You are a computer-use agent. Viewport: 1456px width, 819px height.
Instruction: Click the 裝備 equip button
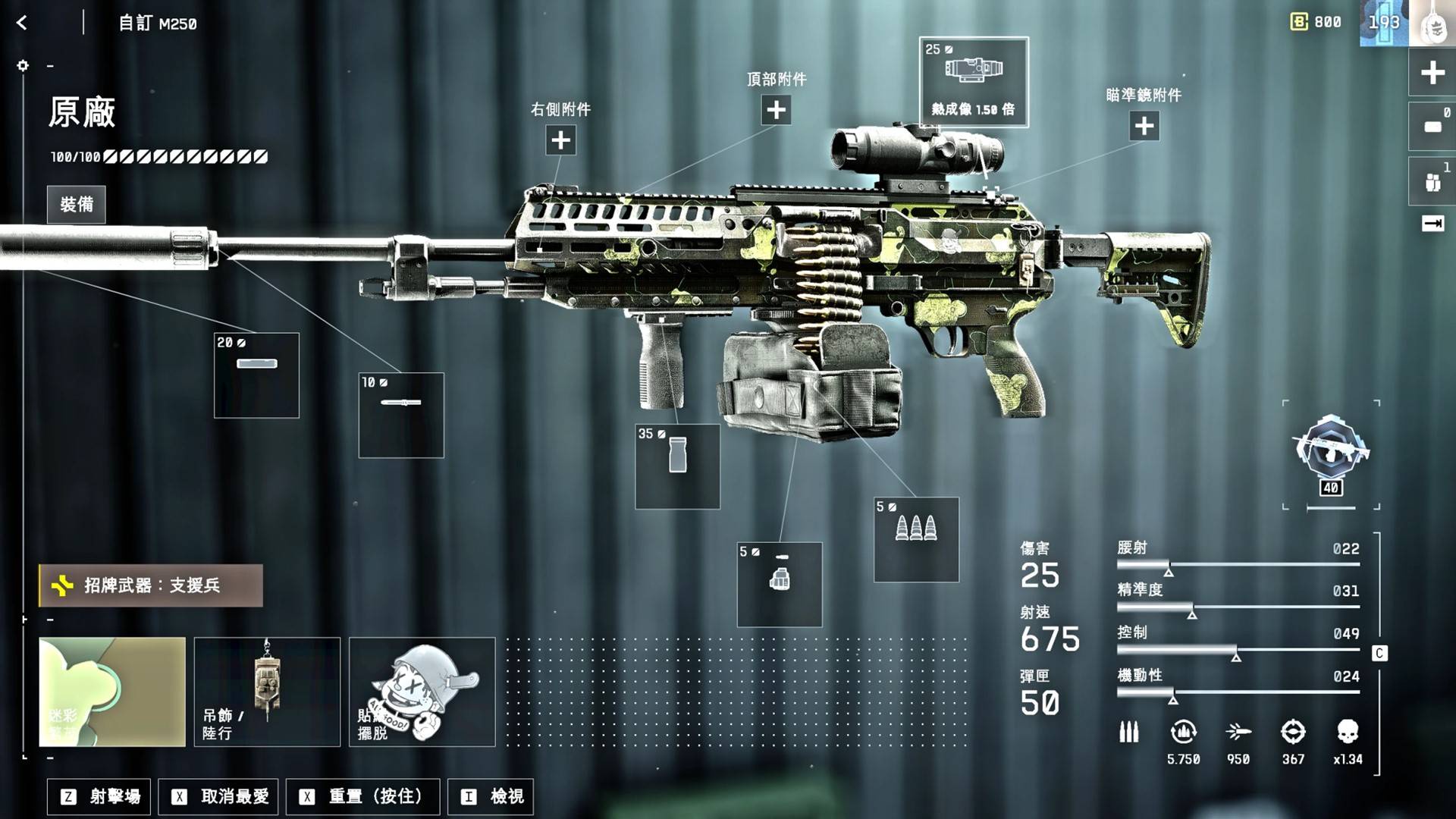77,205
